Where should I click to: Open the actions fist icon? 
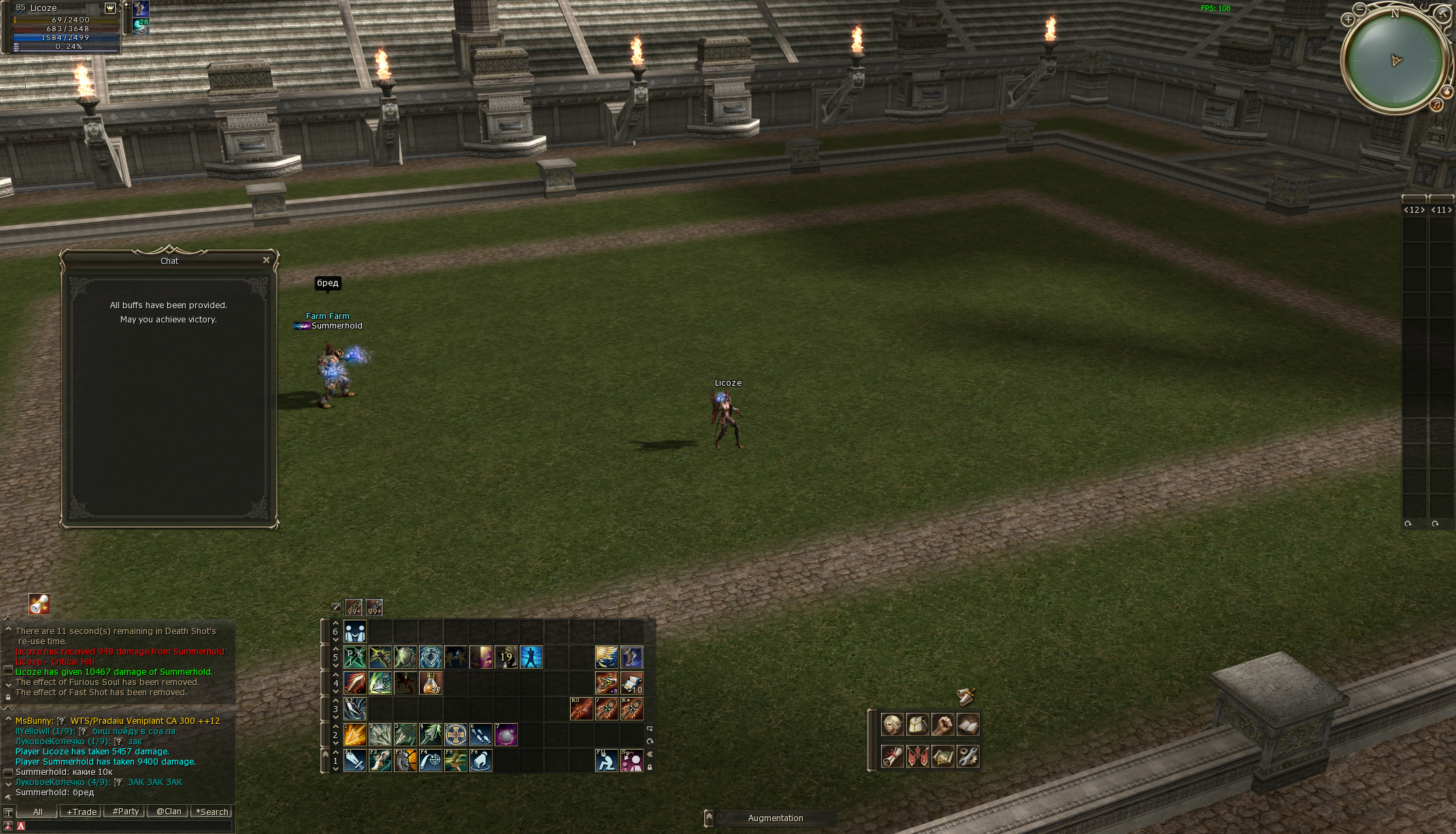coord(942,724)
